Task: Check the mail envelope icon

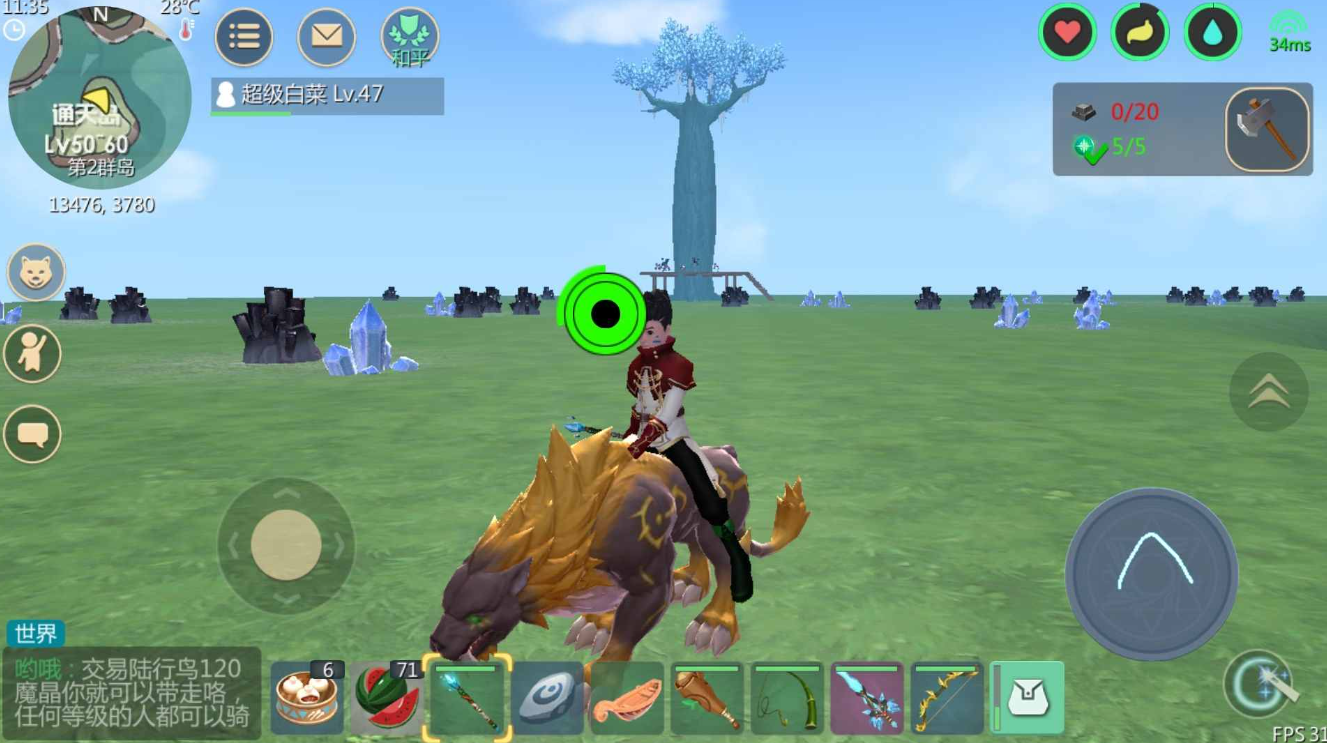Action: click(327, 38)
